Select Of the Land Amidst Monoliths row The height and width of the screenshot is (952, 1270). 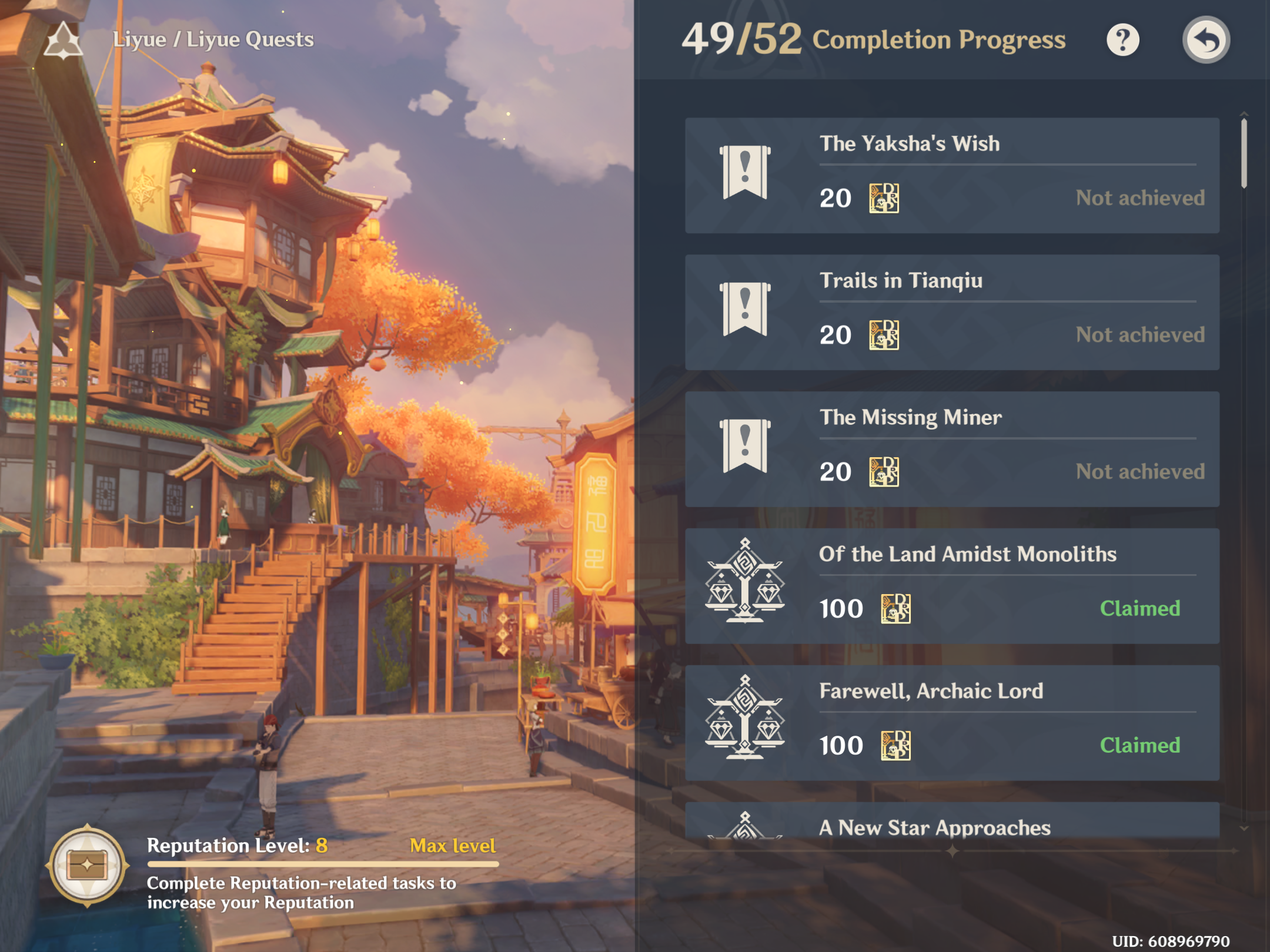951,586
